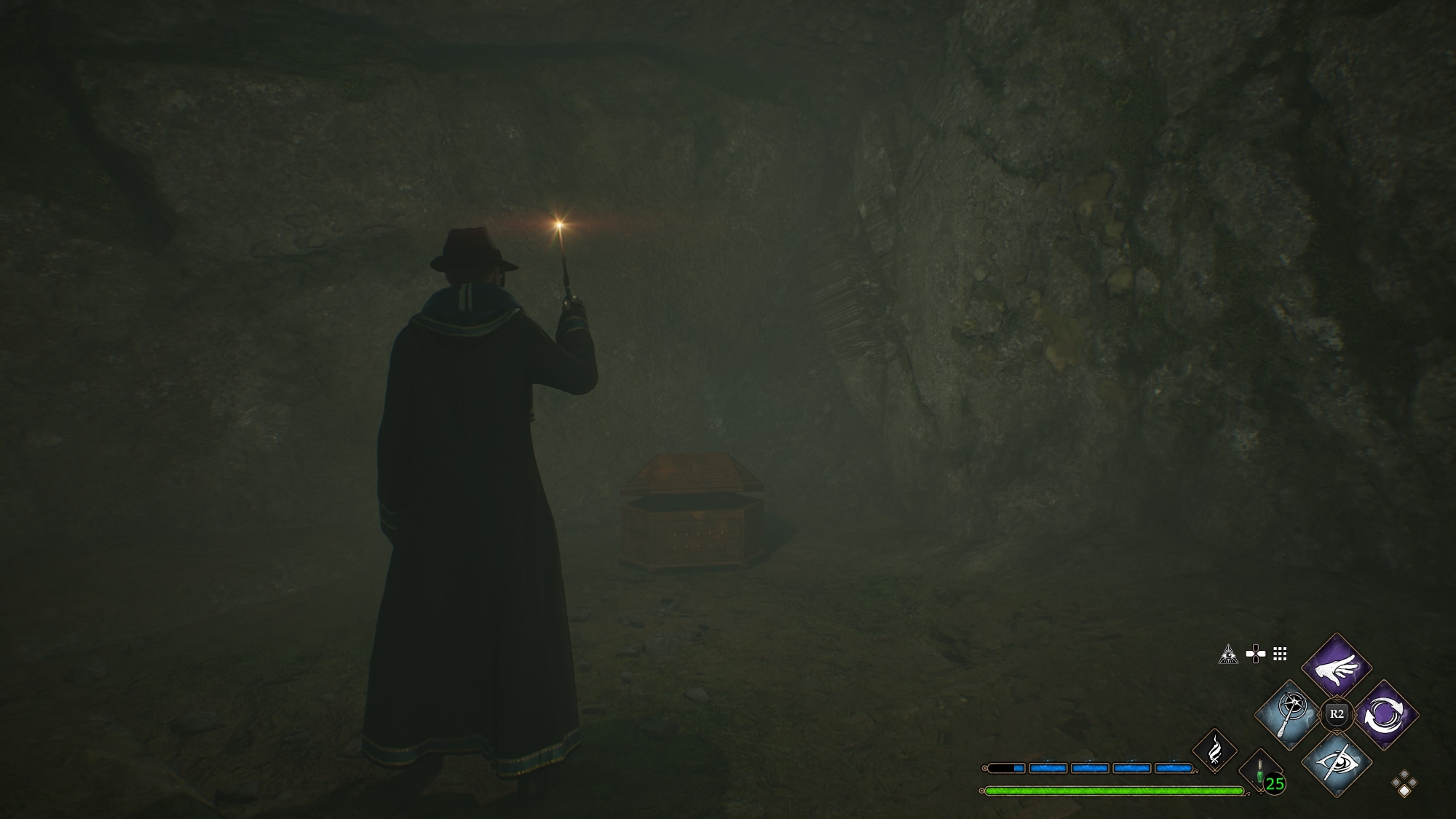This screenshot has height=819, width=1456.
Task: Open the dotted grid icon
Action: pyautogui.click(x=1280, y=654)
